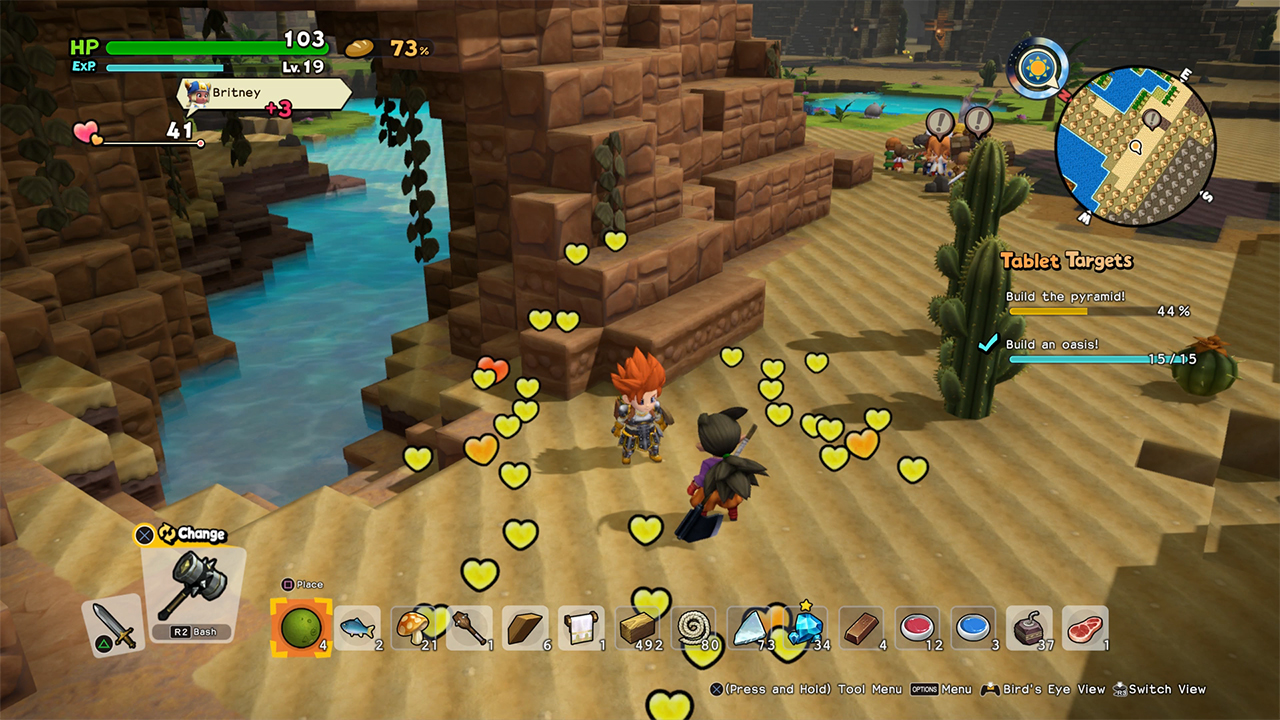This screenshot has width=1280, height=720.
Task: Select the blue fish hotbar slot
Action: point(357,627)
